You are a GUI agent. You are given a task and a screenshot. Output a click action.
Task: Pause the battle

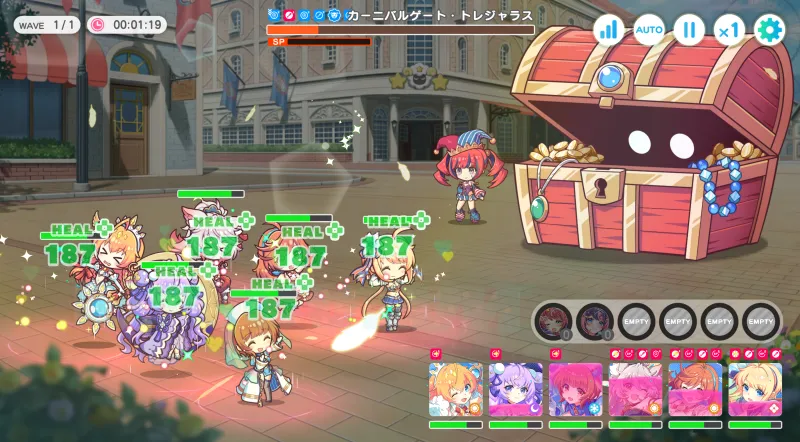pos(689,29)
